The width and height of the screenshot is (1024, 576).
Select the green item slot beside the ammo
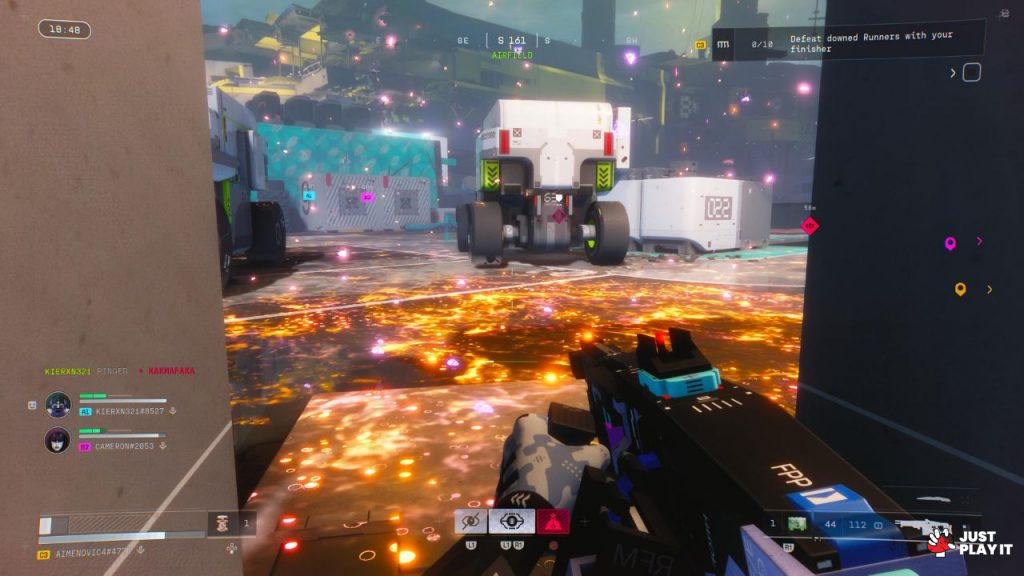pyautogui.click(x=798, y=523)
